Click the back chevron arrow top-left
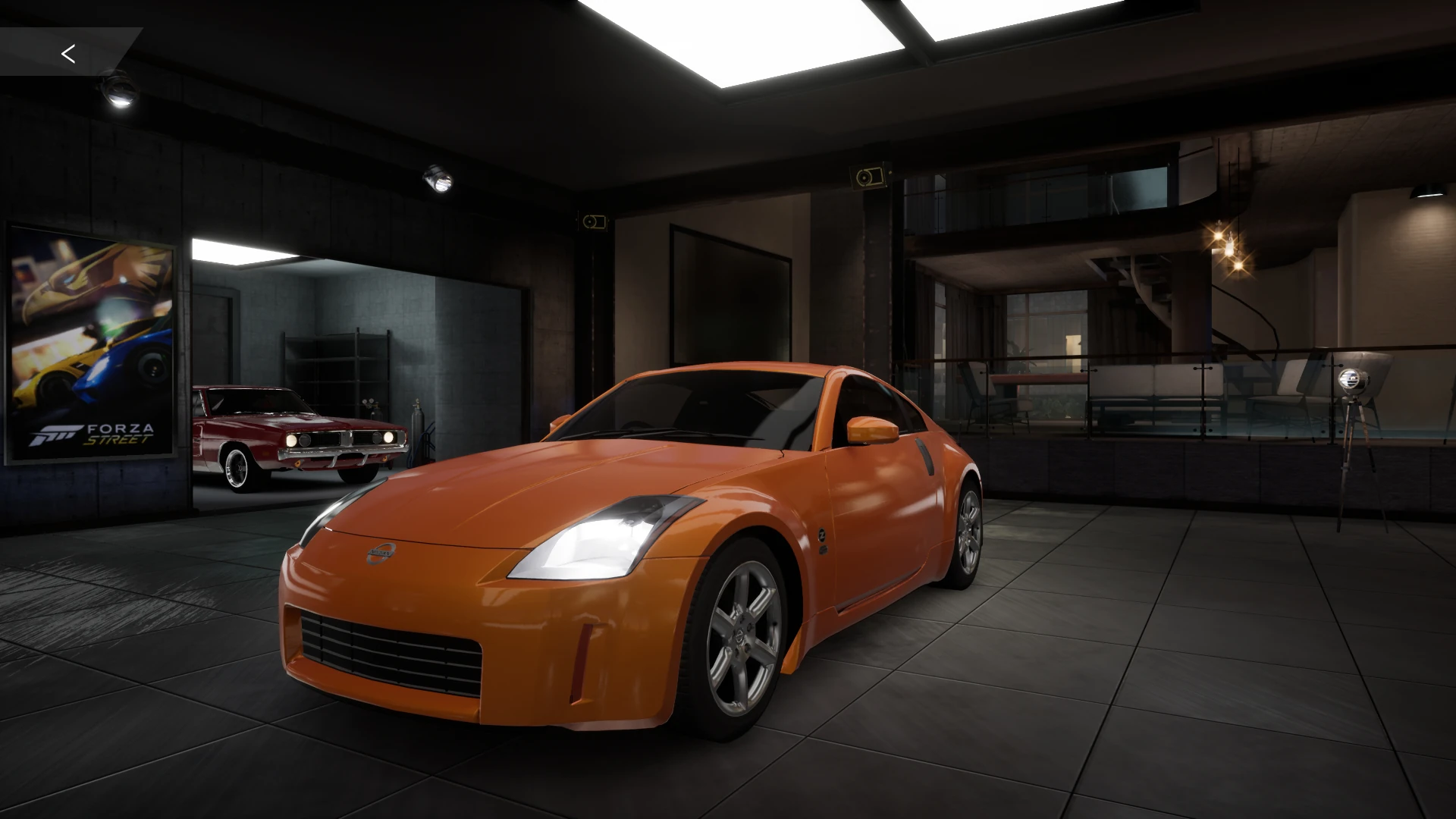Viewport: 1456px width, 819px height. click(x=68, y=53)
